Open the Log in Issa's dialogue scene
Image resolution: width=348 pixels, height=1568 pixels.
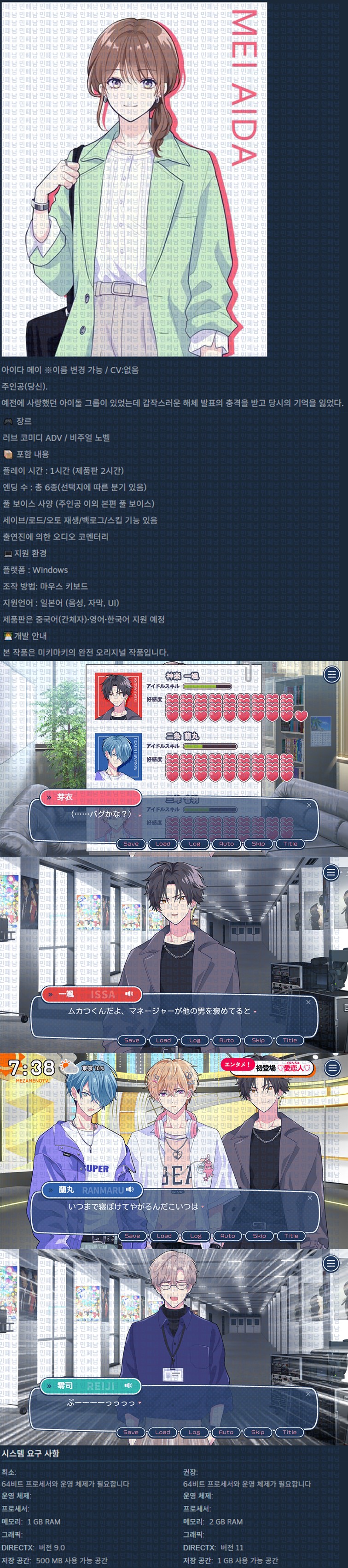195,1040
